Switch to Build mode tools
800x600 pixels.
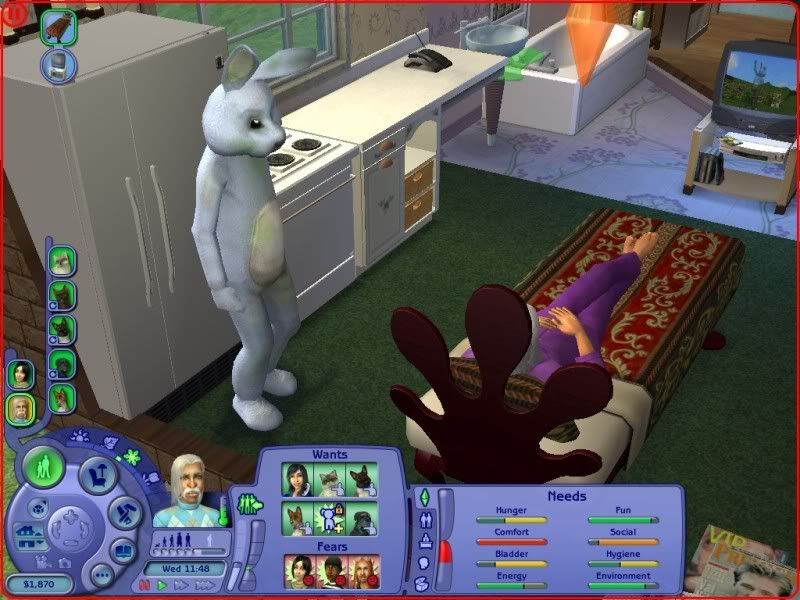point(127,514)
